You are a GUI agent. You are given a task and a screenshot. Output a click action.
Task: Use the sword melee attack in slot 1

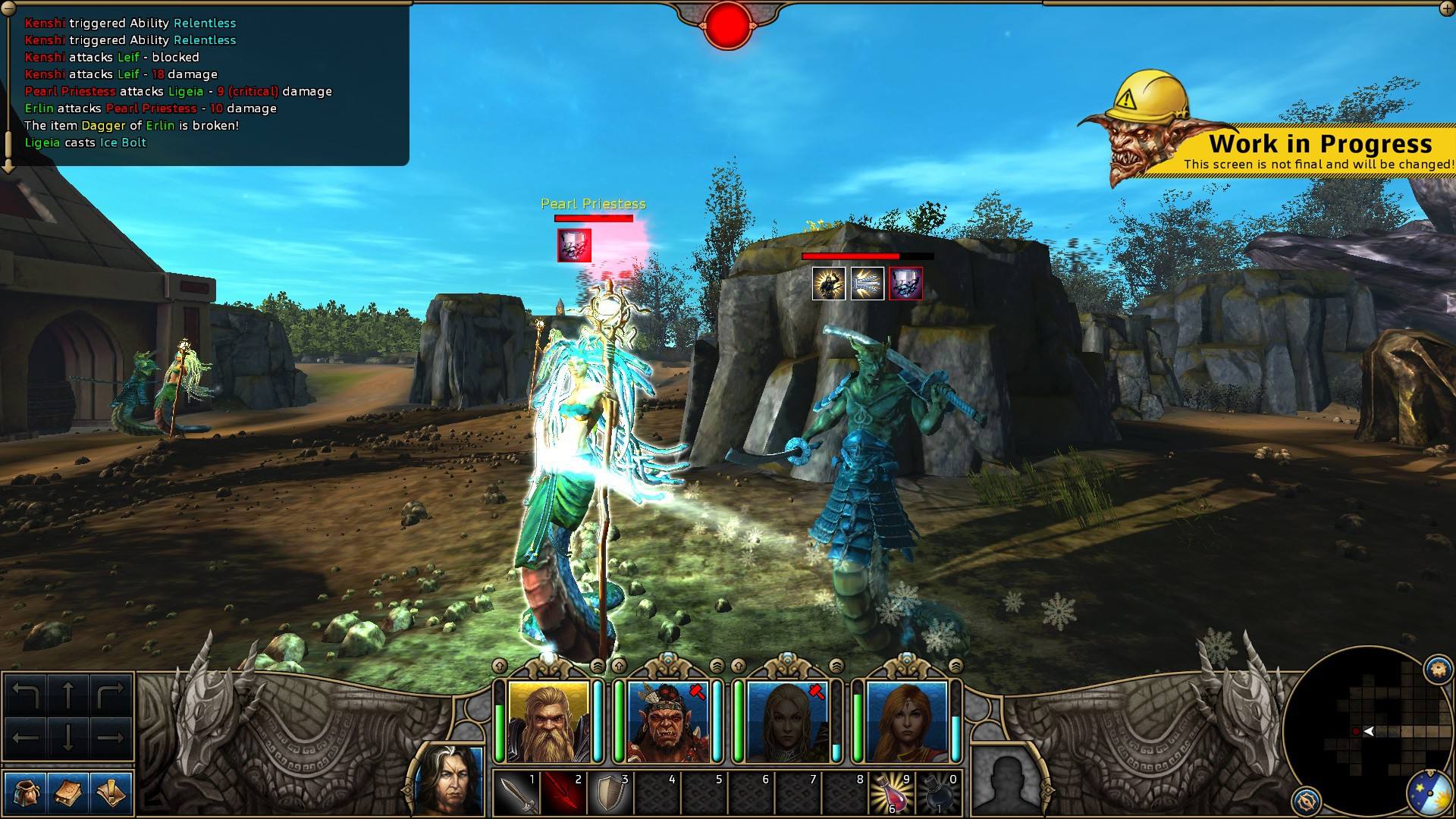point(516,793)
